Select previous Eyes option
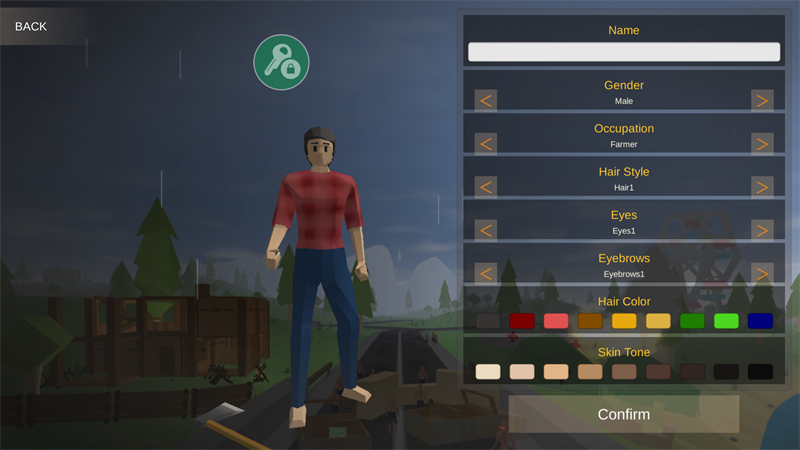The image size is (800, 450). click(486, 229)
